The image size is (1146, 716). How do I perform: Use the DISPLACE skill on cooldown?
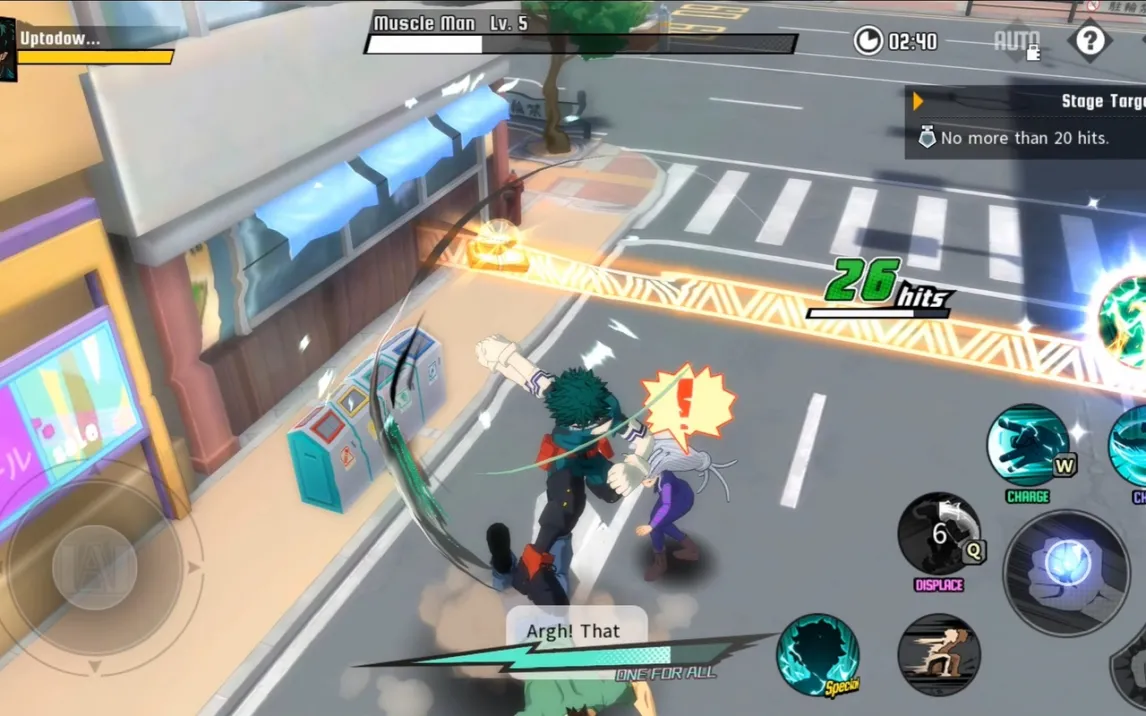[939, 534]
